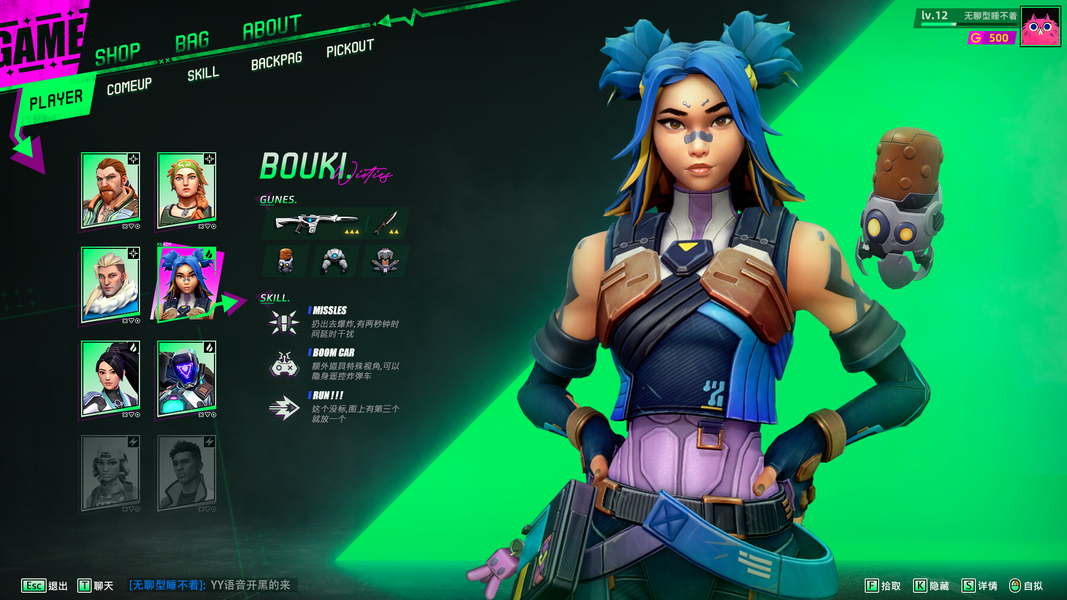1067x600 pixels.
Task: Switch to the SHOP tab
Action: 118,54
